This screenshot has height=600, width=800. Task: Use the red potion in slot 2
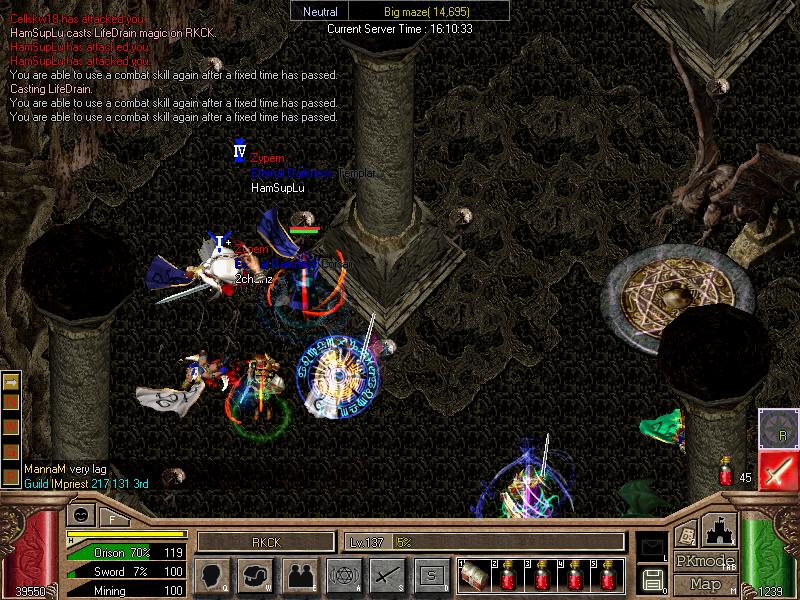(507, 575)
